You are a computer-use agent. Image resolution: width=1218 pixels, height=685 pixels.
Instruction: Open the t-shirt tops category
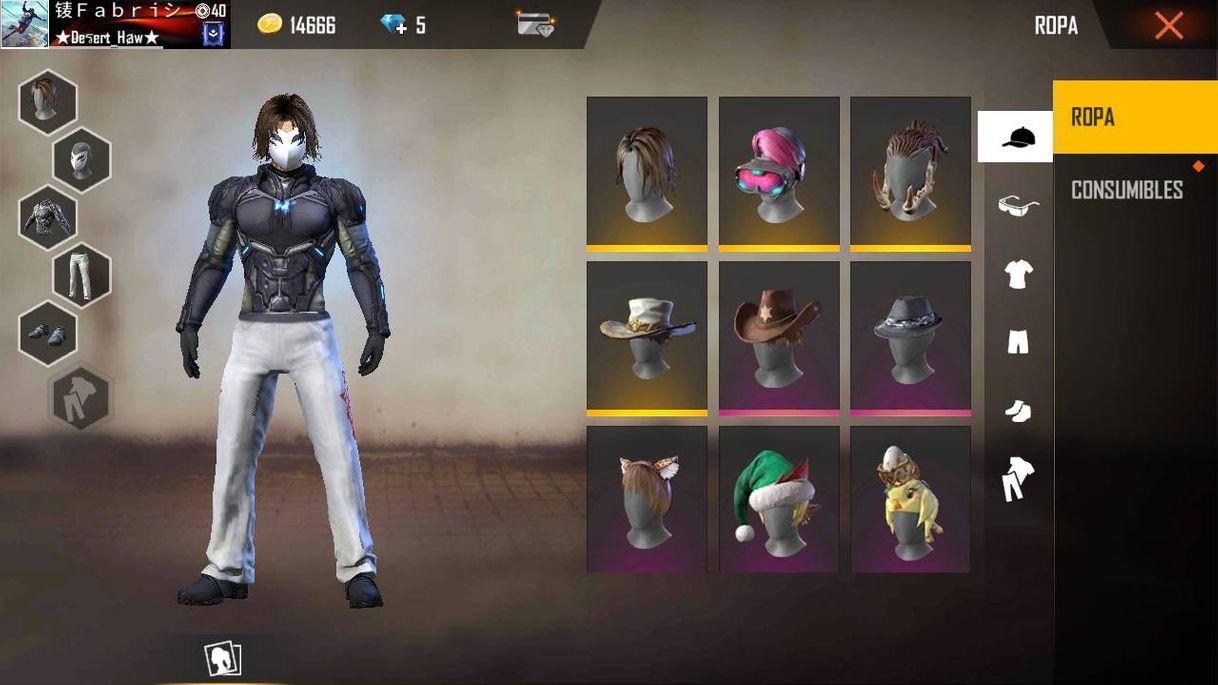tap(1018, 273)
